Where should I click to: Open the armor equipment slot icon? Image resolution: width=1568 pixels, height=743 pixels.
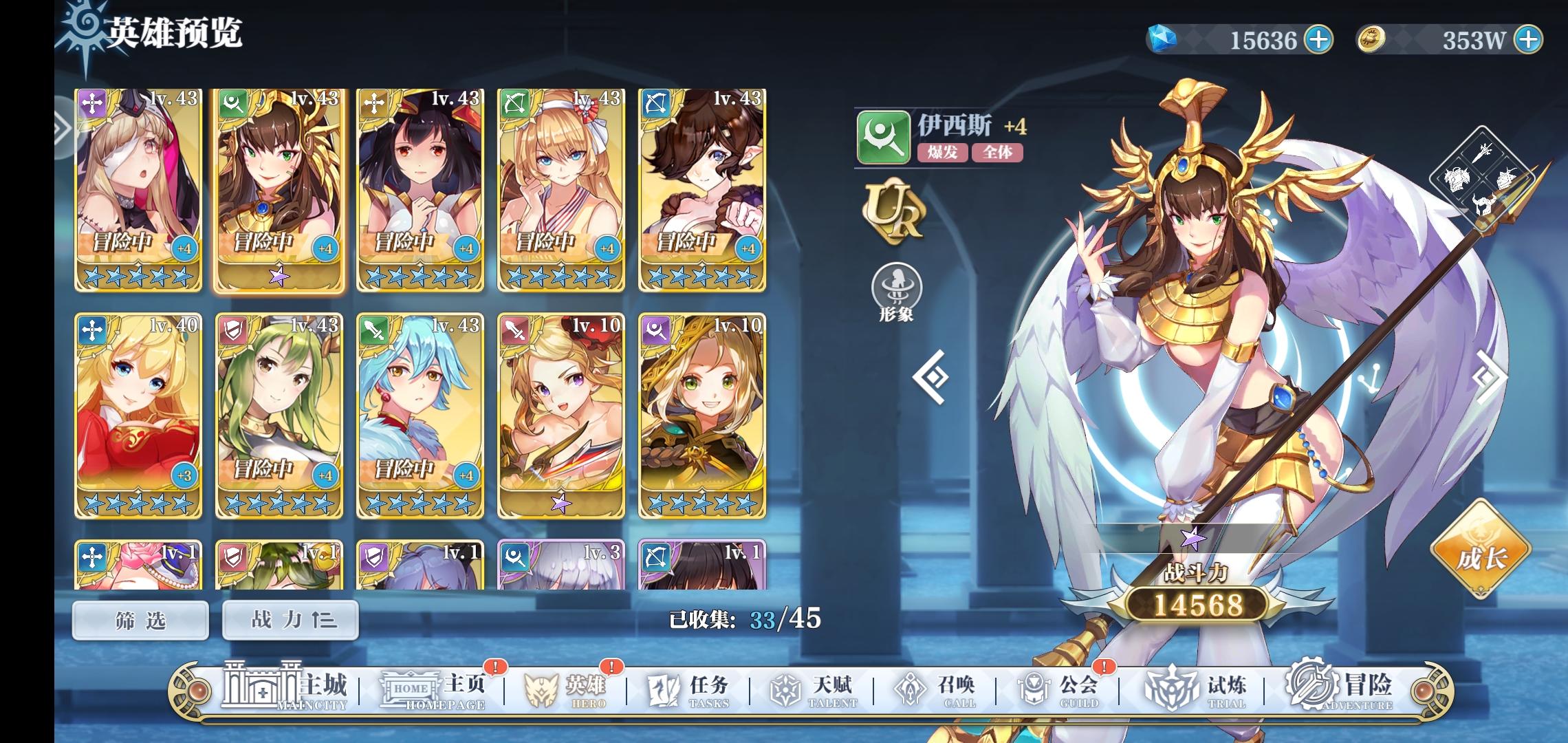(x=1457, y=179)
